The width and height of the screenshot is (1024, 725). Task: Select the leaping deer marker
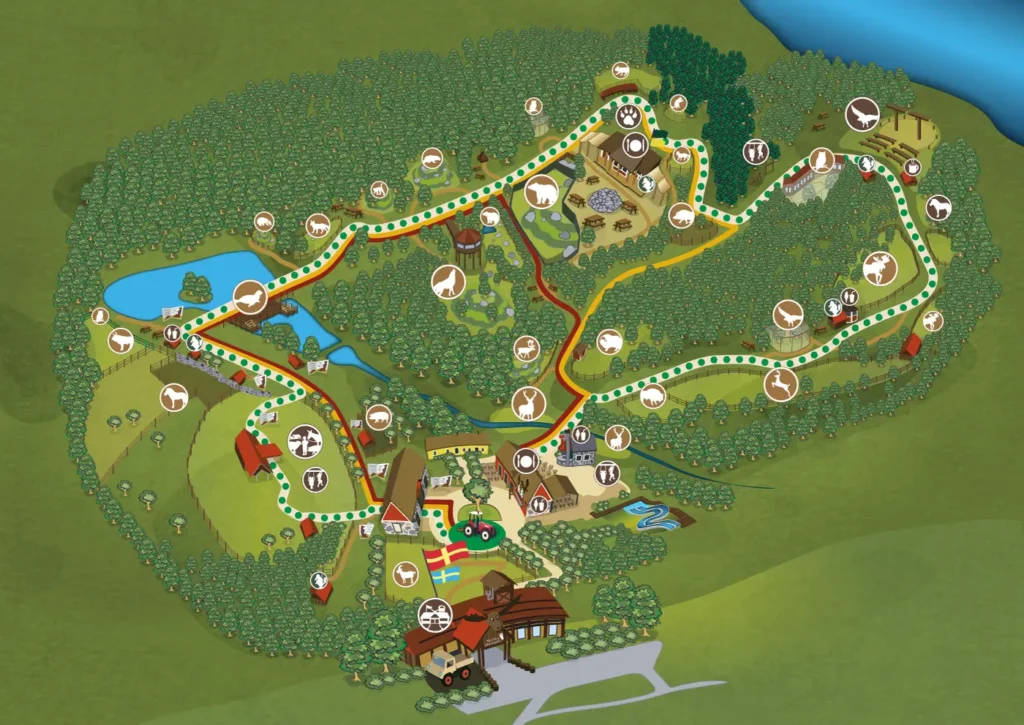[x=779, y=384]
